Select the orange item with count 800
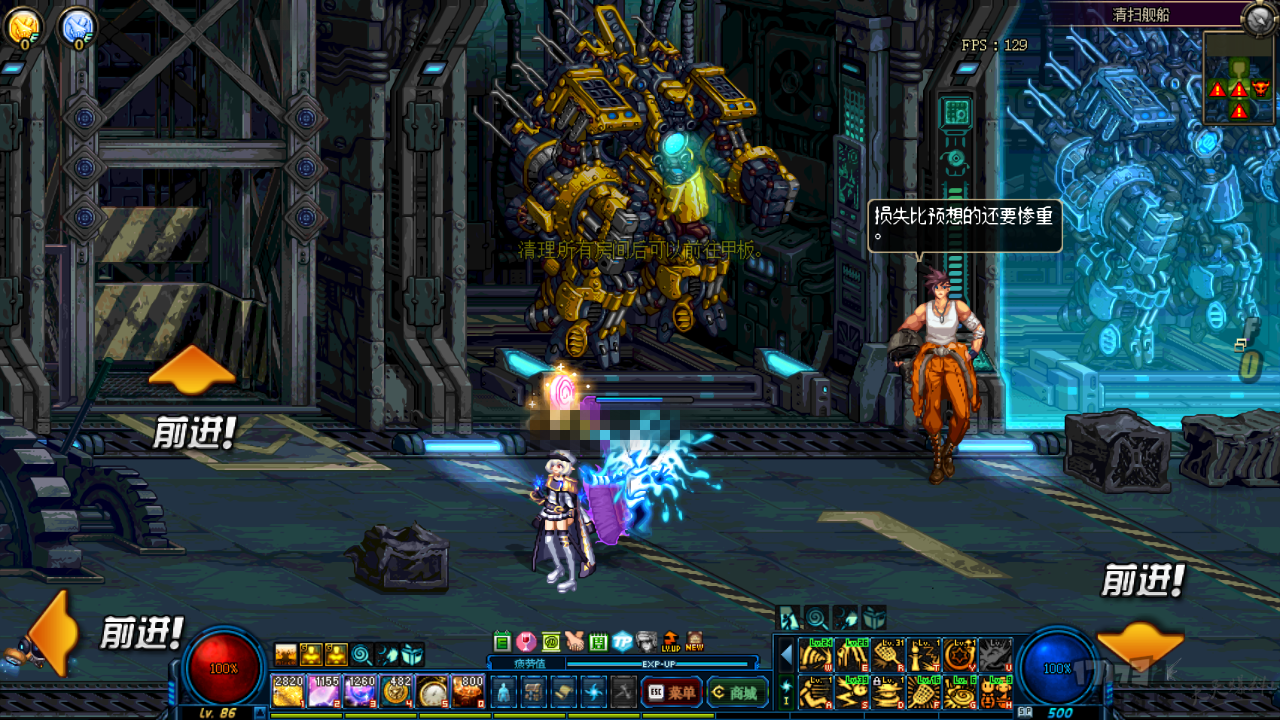 click(x=468, y=691)
